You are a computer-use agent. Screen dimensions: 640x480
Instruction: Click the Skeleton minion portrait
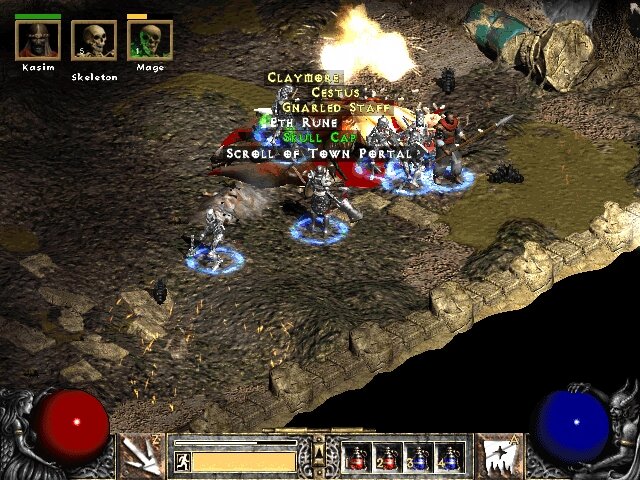point(94,41)
